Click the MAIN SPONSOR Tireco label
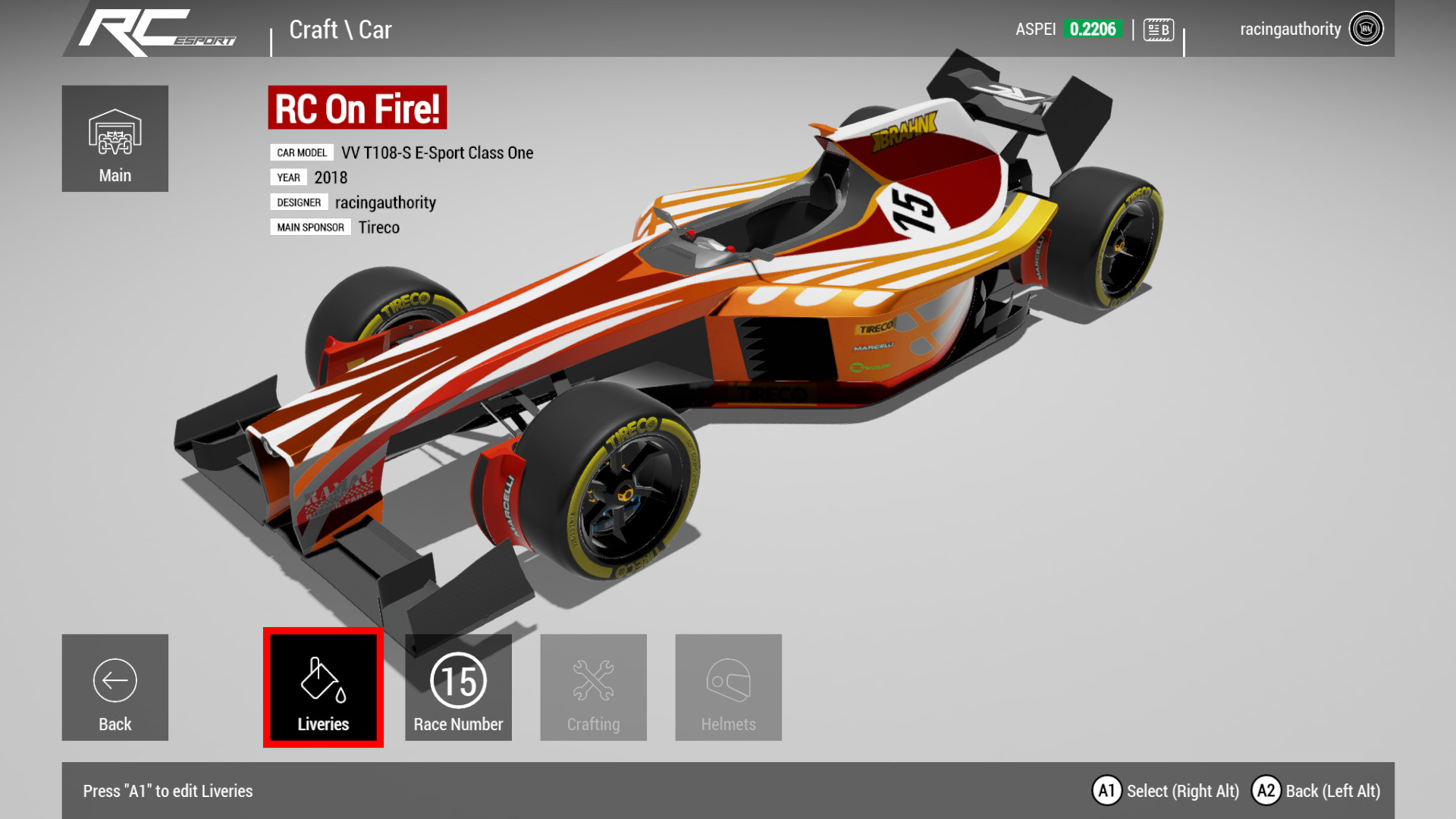Screen dimensions: 1456x819 pos(310,227)
